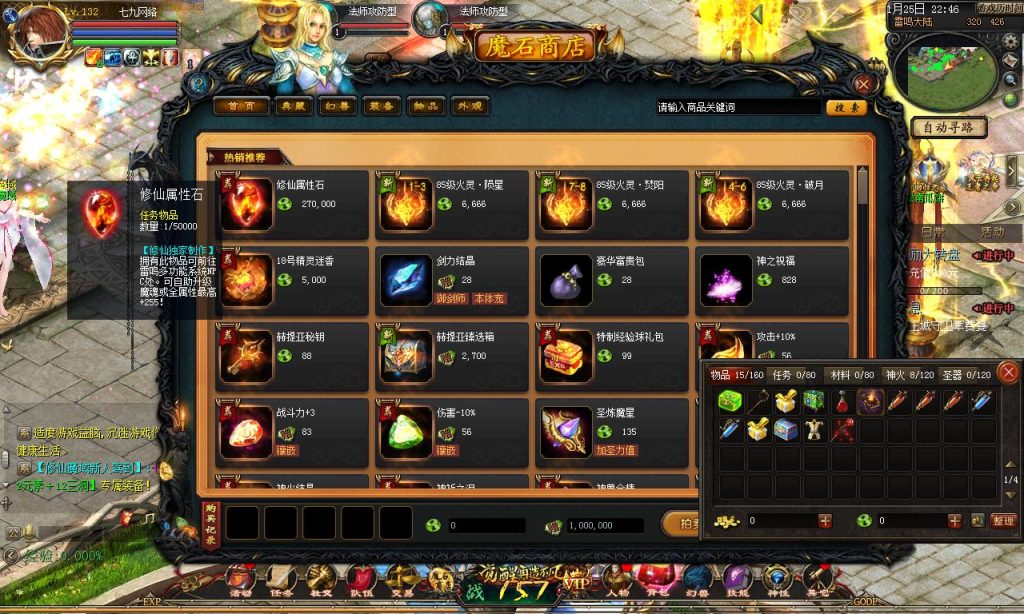Viewport: 1024px width, 614px height.
Task: Switch to the 材料 inventory tab
Action: point(847,375)
